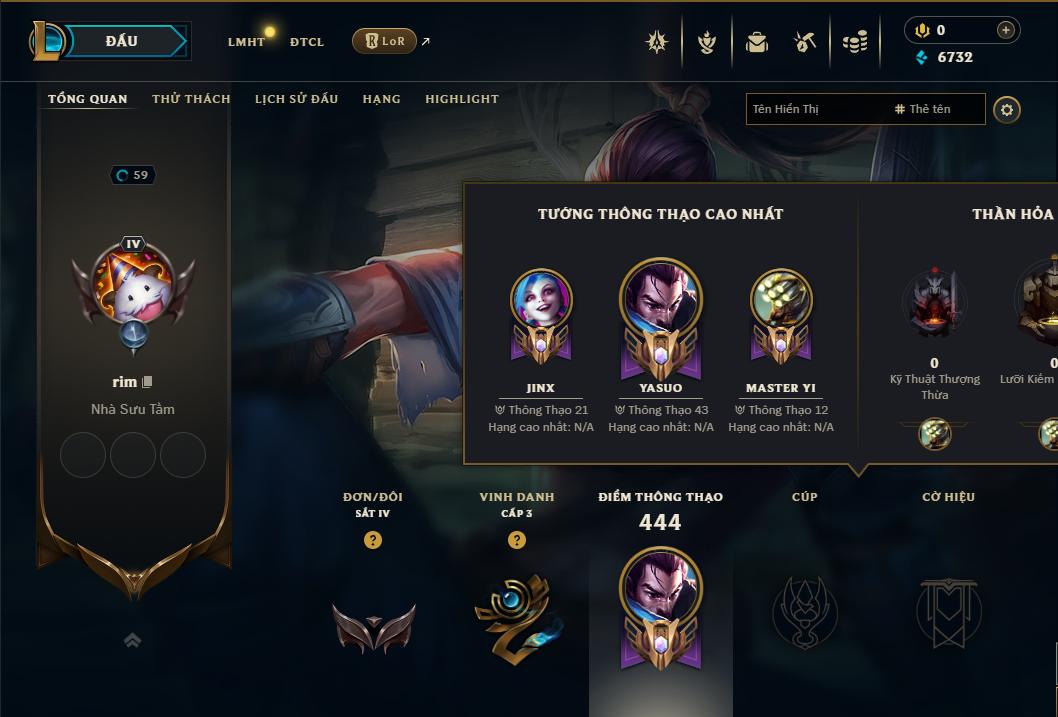This screenshot has width=1058, height=717.
Task: Open the LỊCH SỬ ĐẤU tab
Action: [296, 99]
